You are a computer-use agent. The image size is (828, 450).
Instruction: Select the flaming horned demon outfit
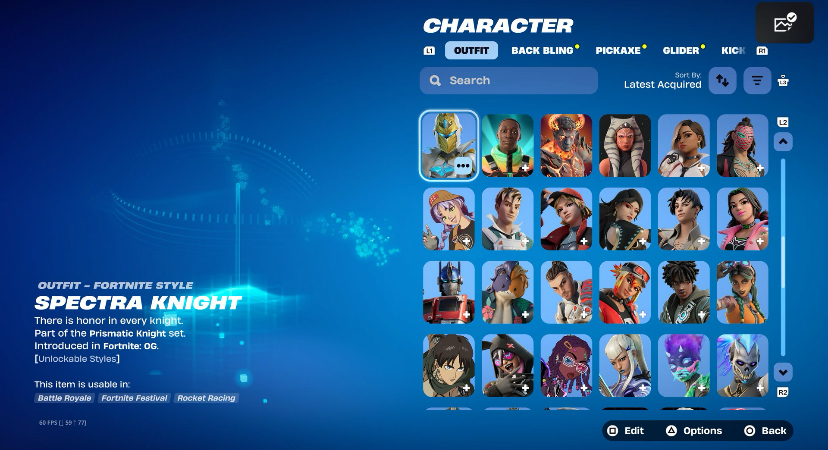[x=566, y=145]
